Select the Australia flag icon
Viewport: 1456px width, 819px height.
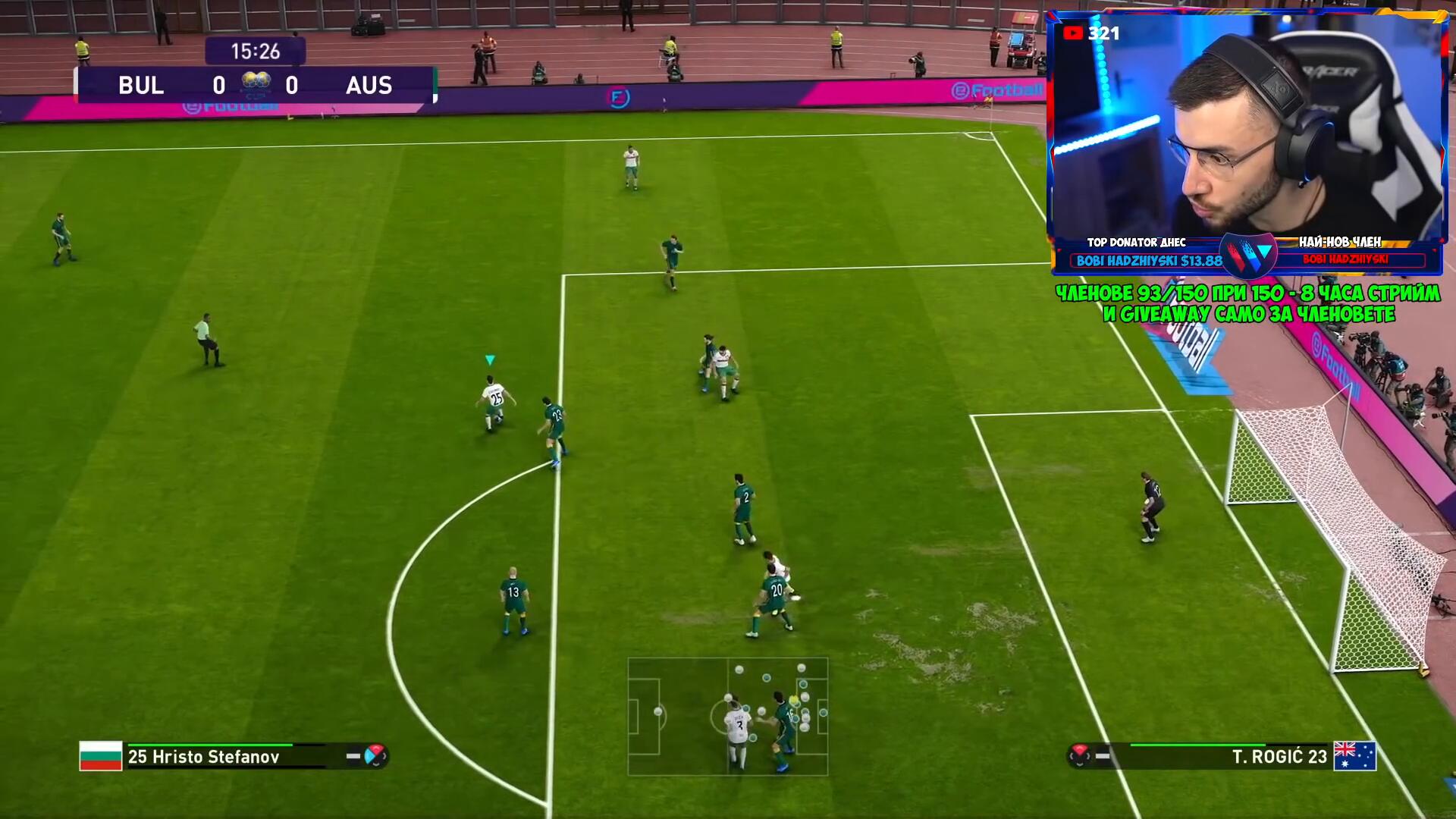(1354, 756)
